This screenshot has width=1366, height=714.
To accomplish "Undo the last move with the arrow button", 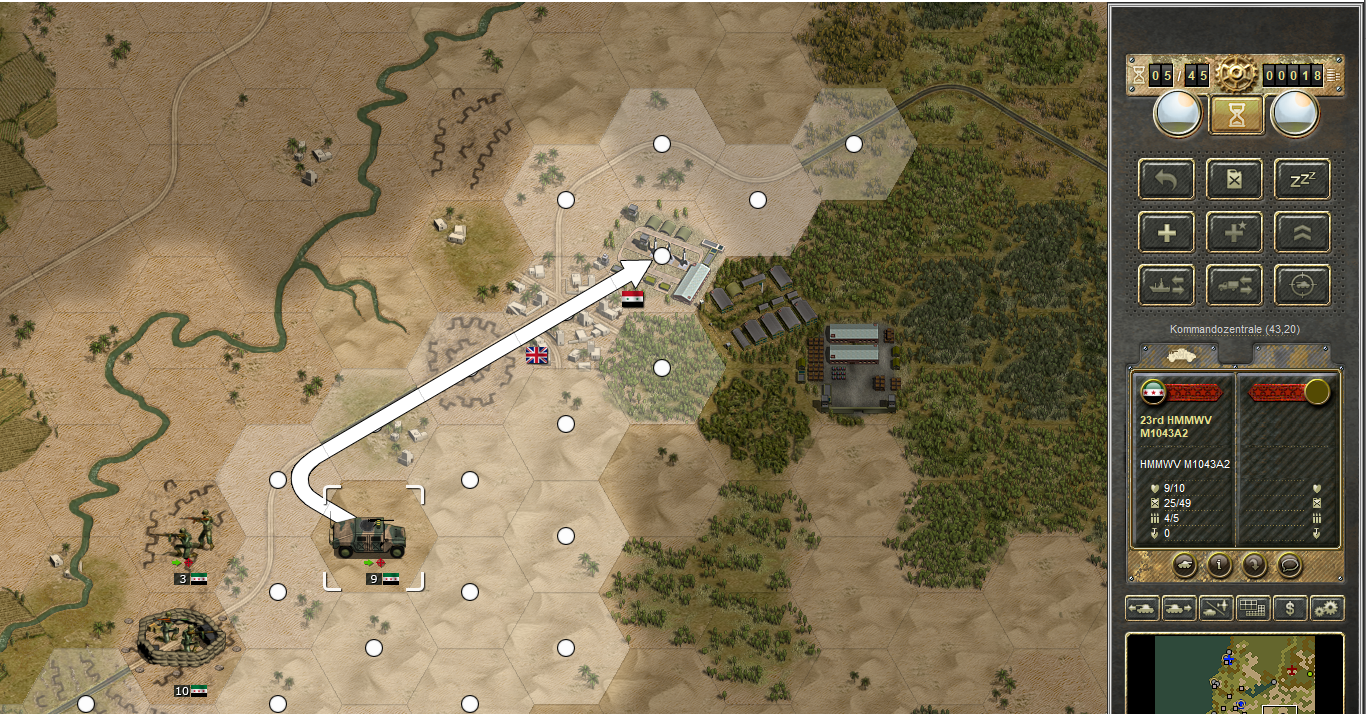I will pos(1166,180).
